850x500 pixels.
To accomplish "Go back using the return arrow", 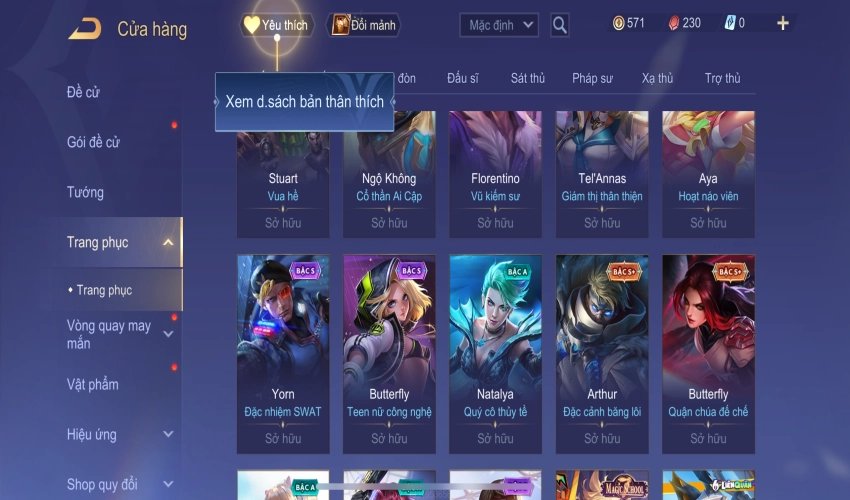I will [84, 29].
